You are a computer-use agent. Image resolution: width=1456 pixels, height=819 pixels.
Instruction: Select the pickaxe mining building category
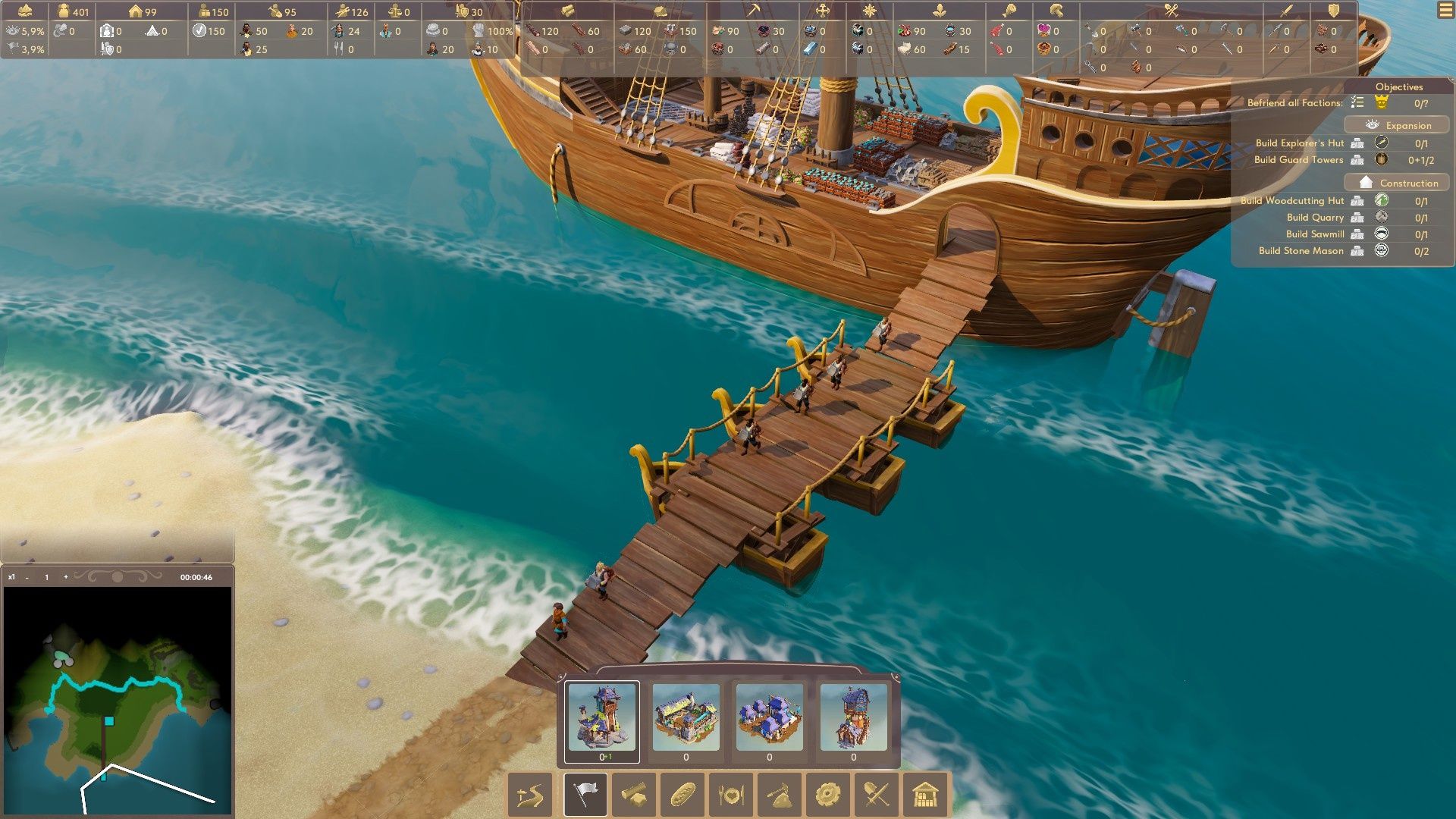point(780,795)
